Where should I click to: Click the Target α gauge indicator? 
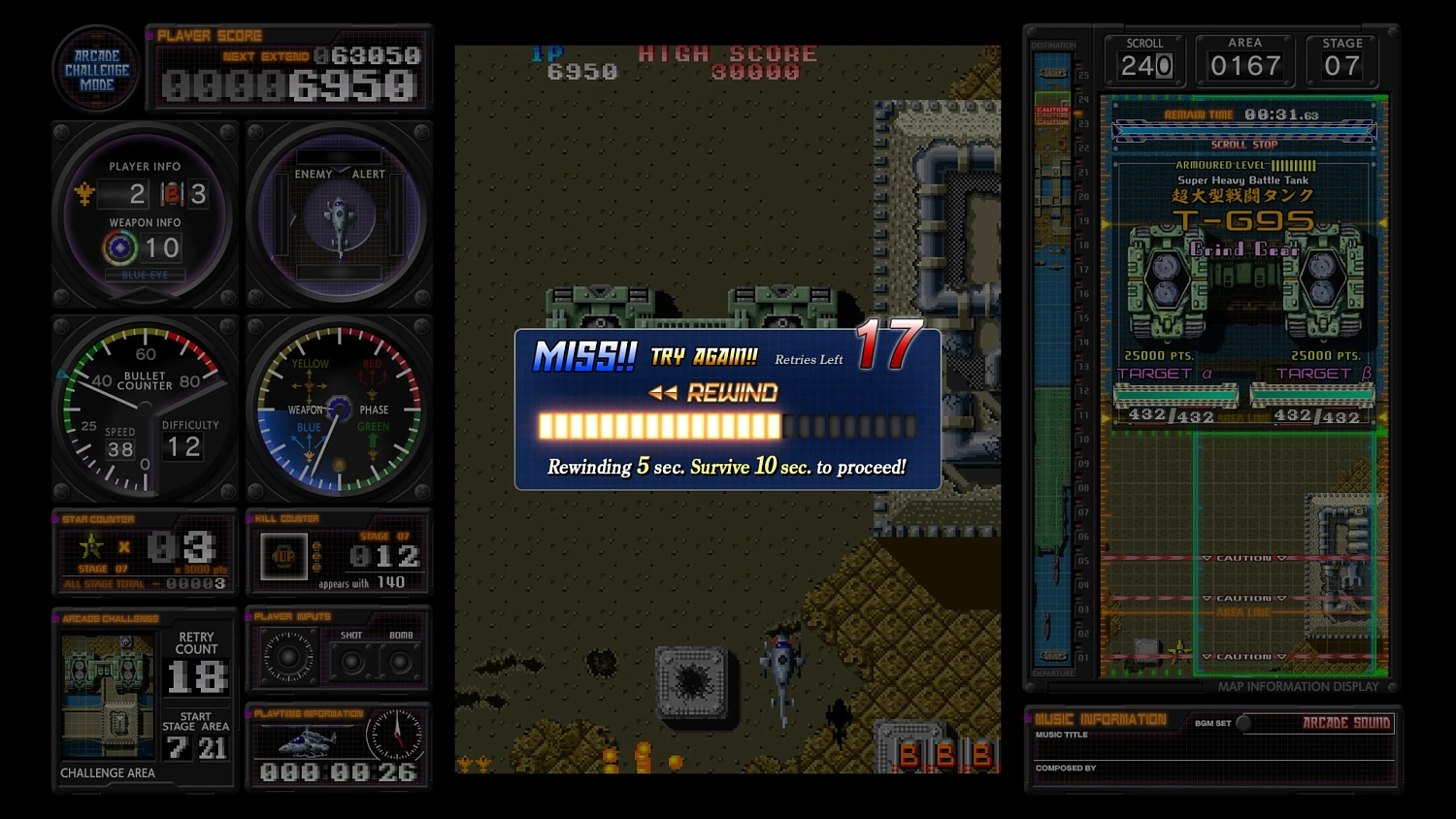[x=1175, y=394]
